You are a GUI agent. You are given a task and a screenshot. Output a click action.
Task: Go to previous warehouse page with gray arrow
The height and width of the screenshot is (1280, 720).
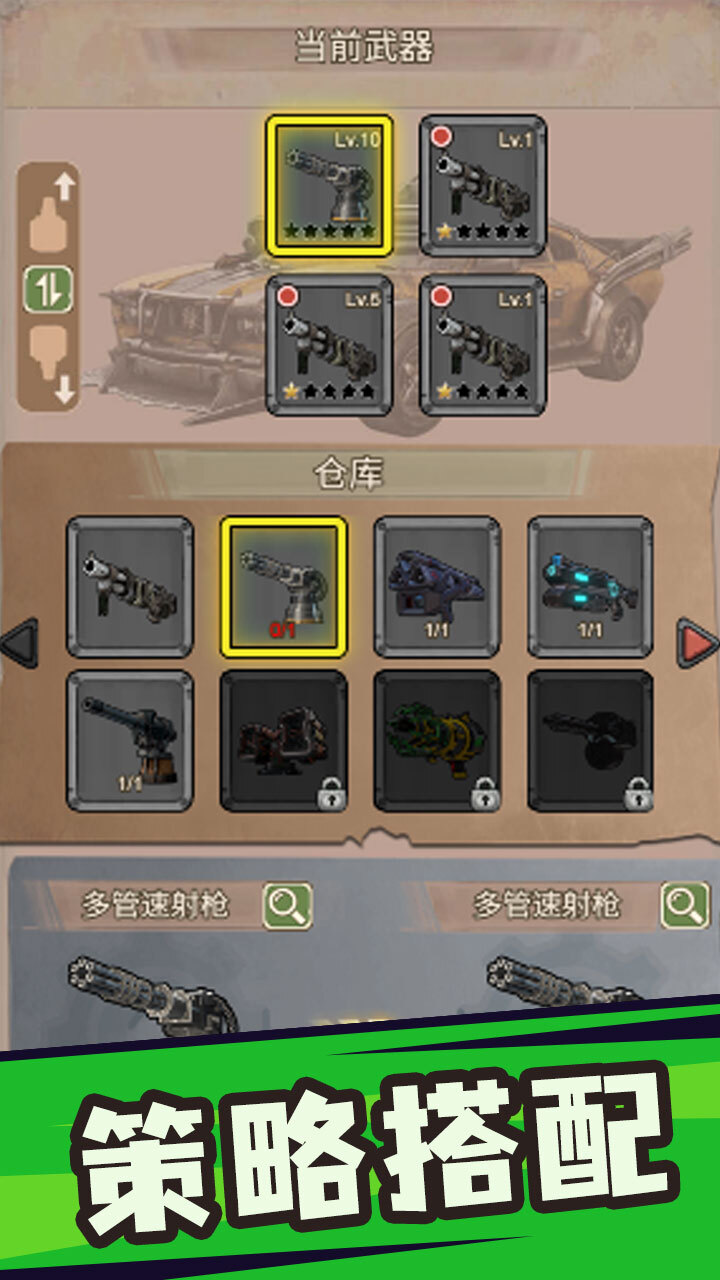20,641
